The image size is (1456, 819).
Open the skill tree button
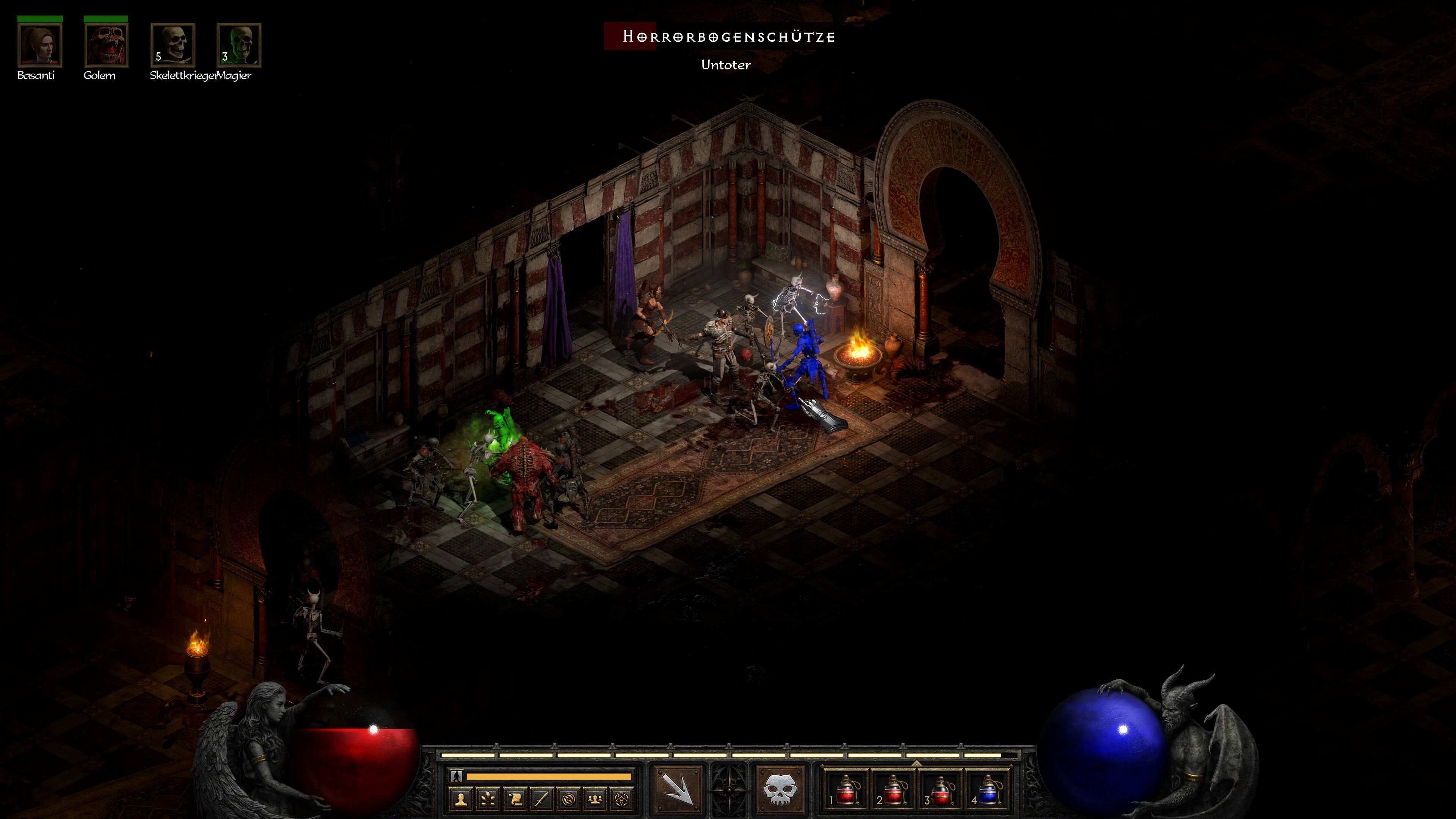488,799
